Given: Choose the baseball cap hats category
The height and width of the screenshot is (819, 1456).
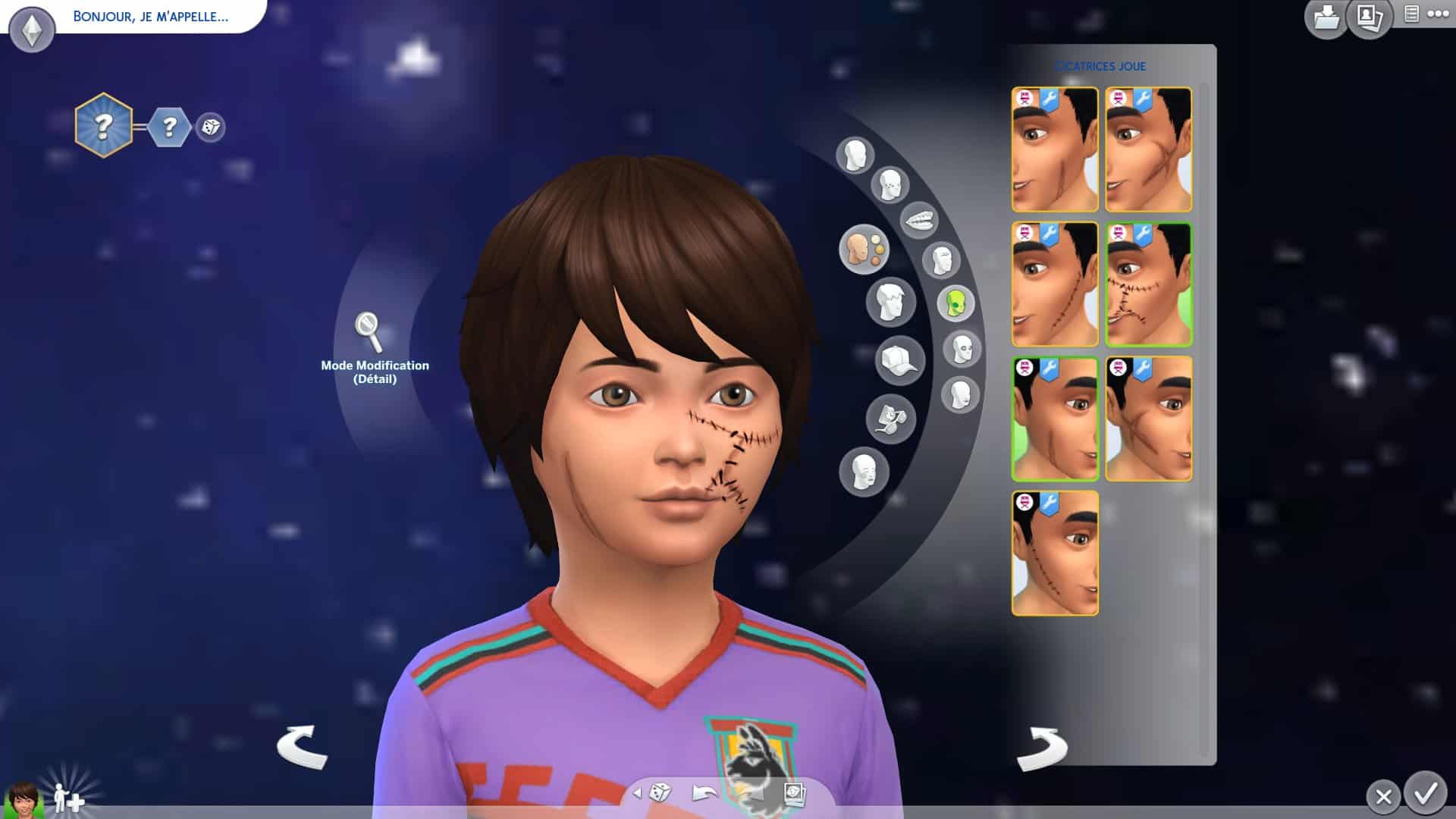Looking at the screenshot, I should click(899, 360).
